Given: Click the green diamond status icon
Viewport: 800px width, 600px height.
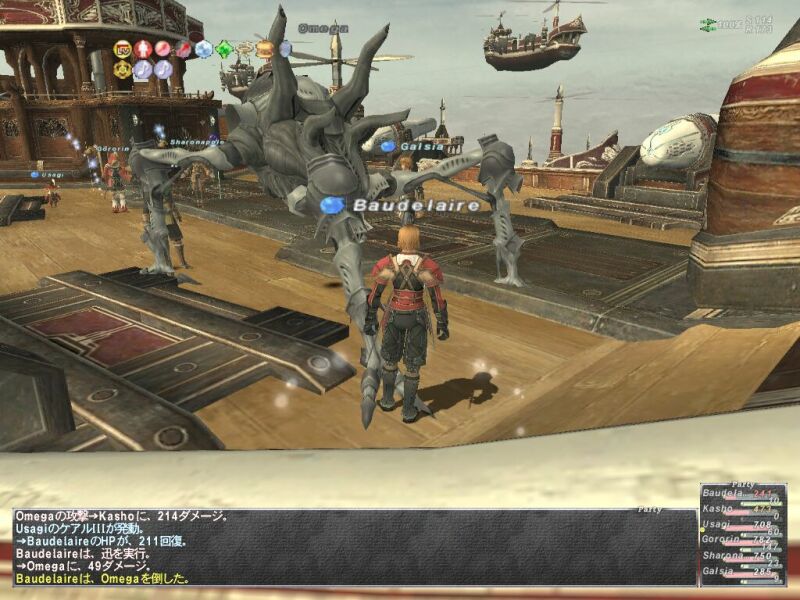Looking at the screenshot, I should point(225,48).
